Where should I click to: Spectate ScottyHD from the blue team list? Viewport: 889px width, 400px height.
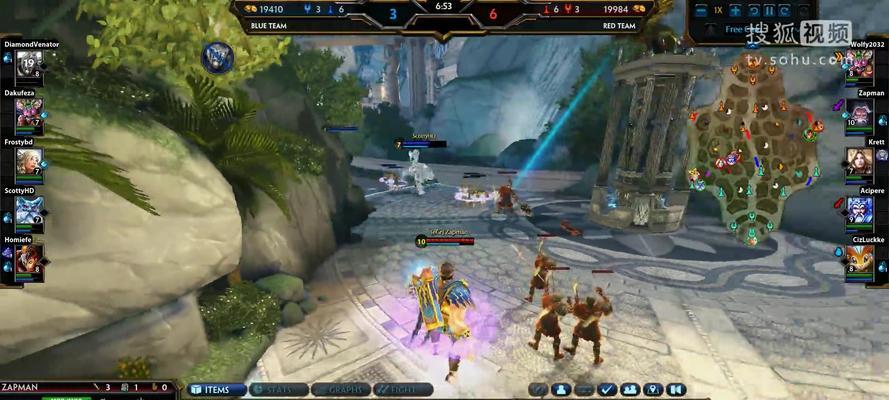(x=28, y=210)
